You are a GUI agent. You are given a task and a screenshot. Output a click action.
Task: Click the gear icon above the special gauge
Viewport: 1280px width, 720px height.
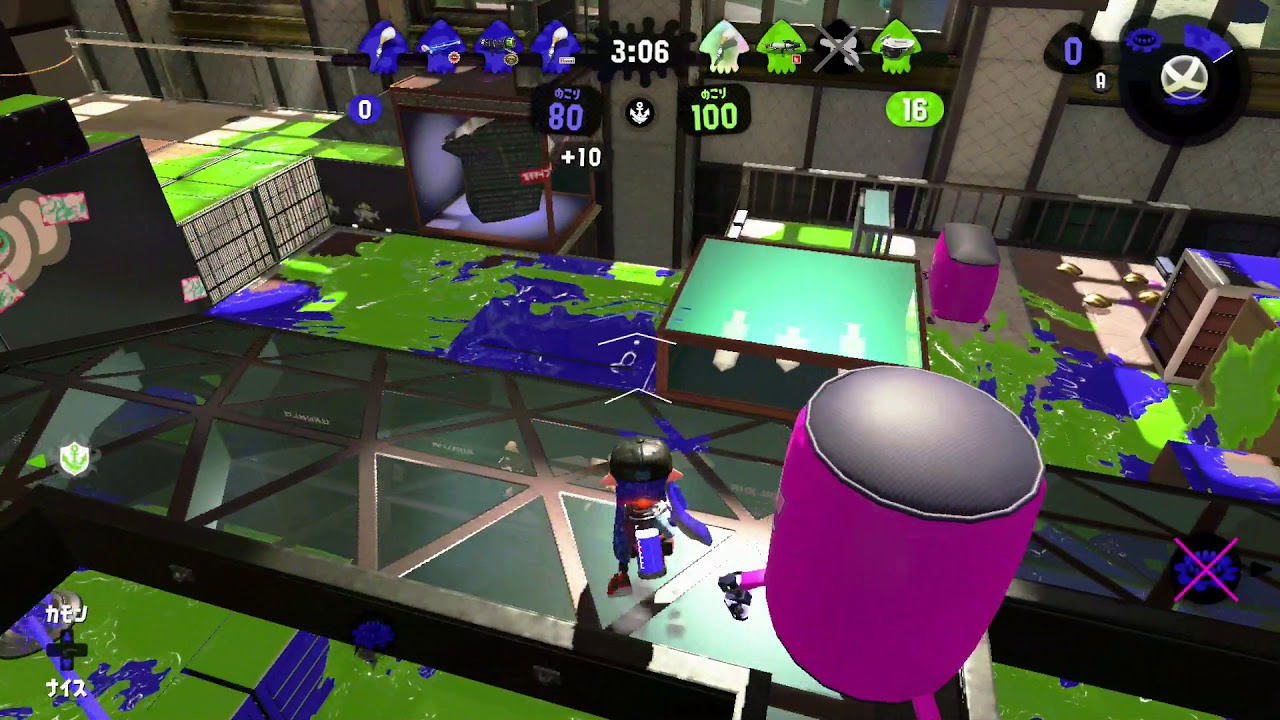click(x=1143, y=40)
